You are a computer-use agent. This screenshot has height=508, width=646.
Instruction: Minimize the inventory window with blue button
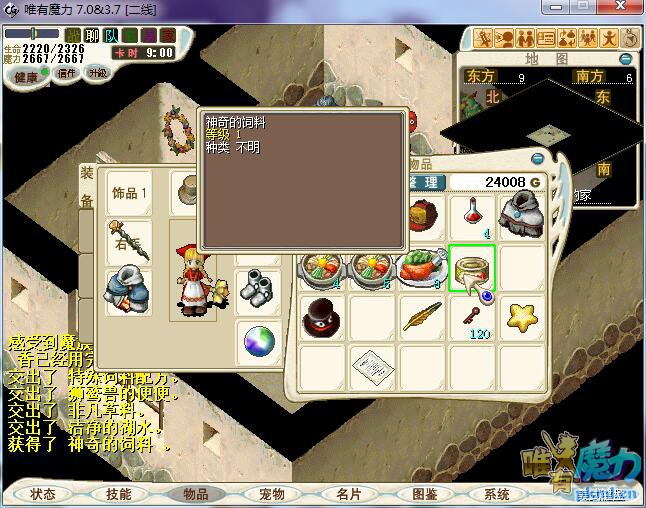click(x=538, y=158)
